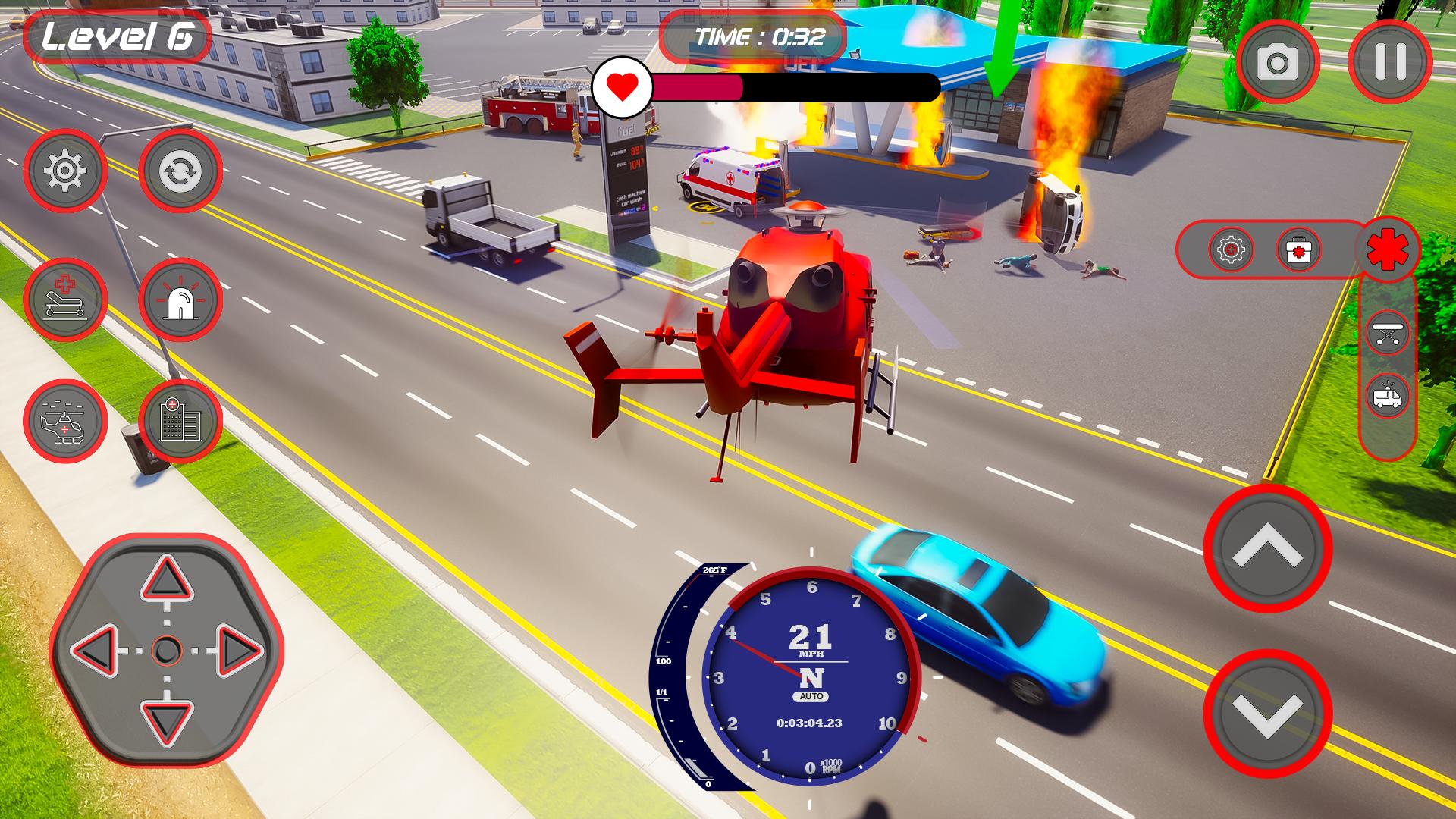This screenshot has width=1456, height=819.
Task: Select the first aid kit icon
Action: coord(1298,249)
